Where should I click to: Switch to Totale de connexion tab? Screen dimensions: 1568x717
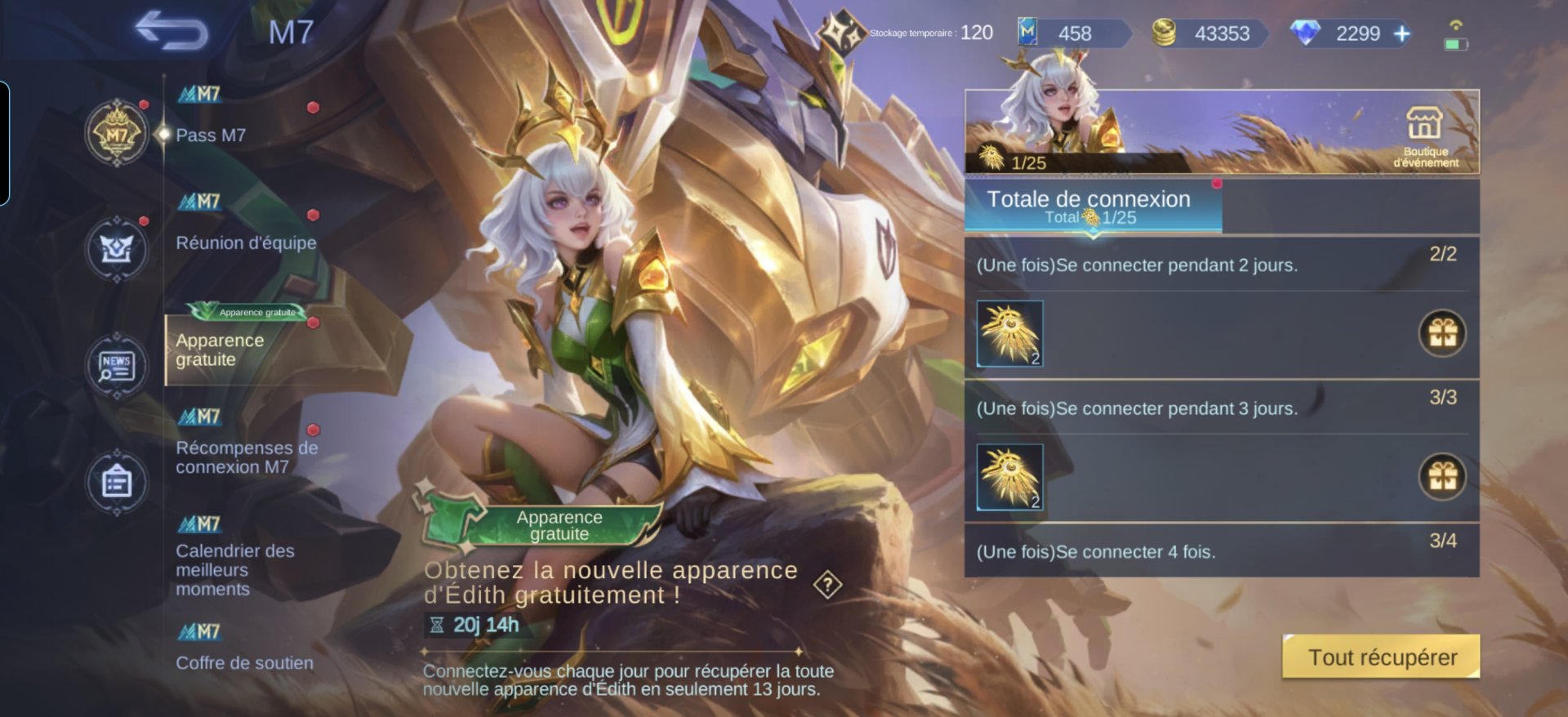[1093, 207]
